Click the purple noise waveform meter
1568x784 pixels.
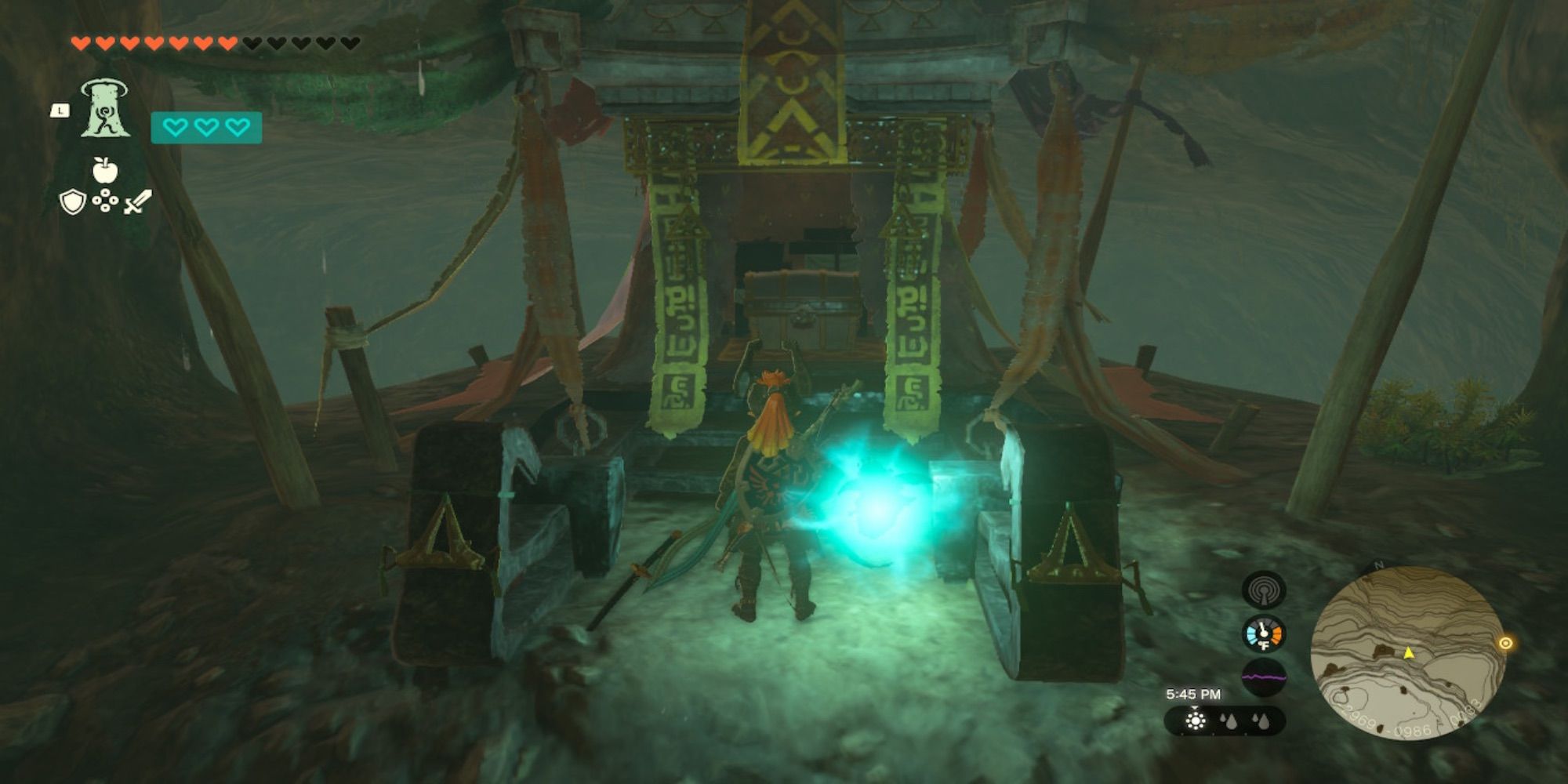coord(1264,677)
